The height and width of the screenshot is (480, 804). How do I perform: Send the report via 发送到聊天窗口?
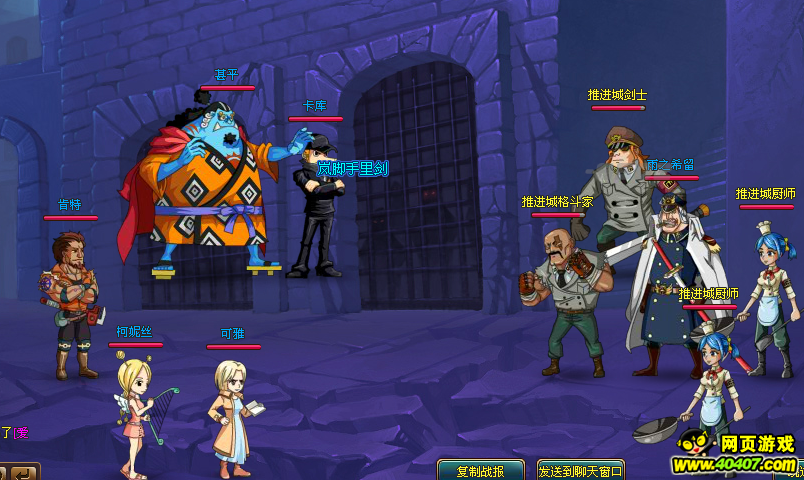pos(580,471)
